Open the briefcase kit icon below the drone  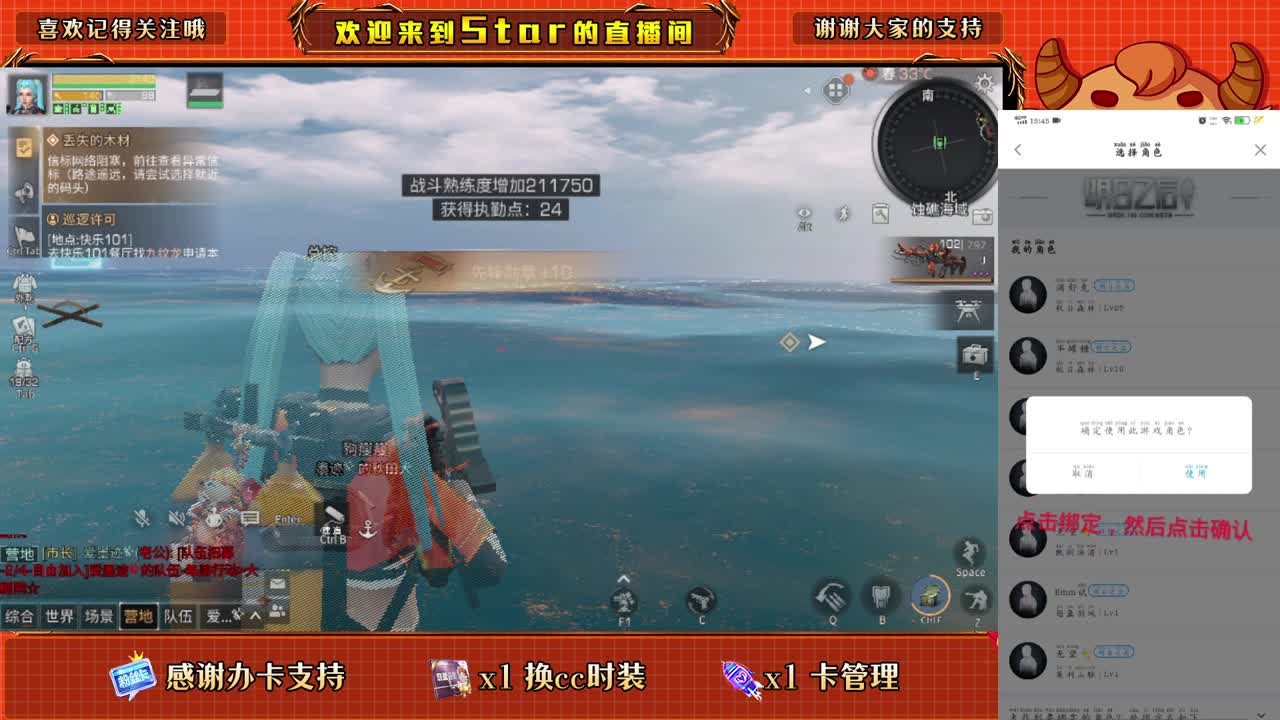[972, 354]
